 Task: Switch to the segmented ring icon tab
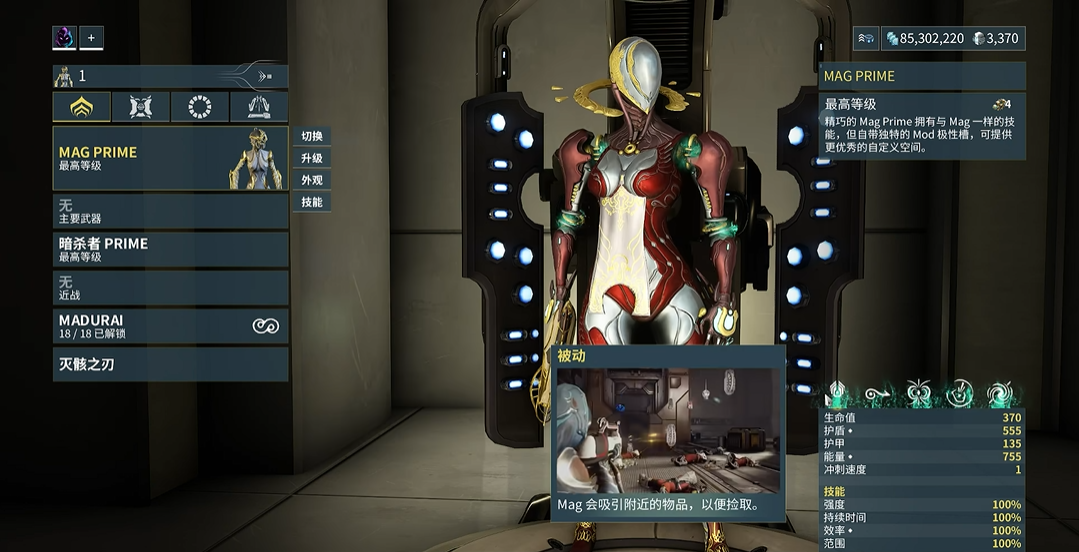200,107
